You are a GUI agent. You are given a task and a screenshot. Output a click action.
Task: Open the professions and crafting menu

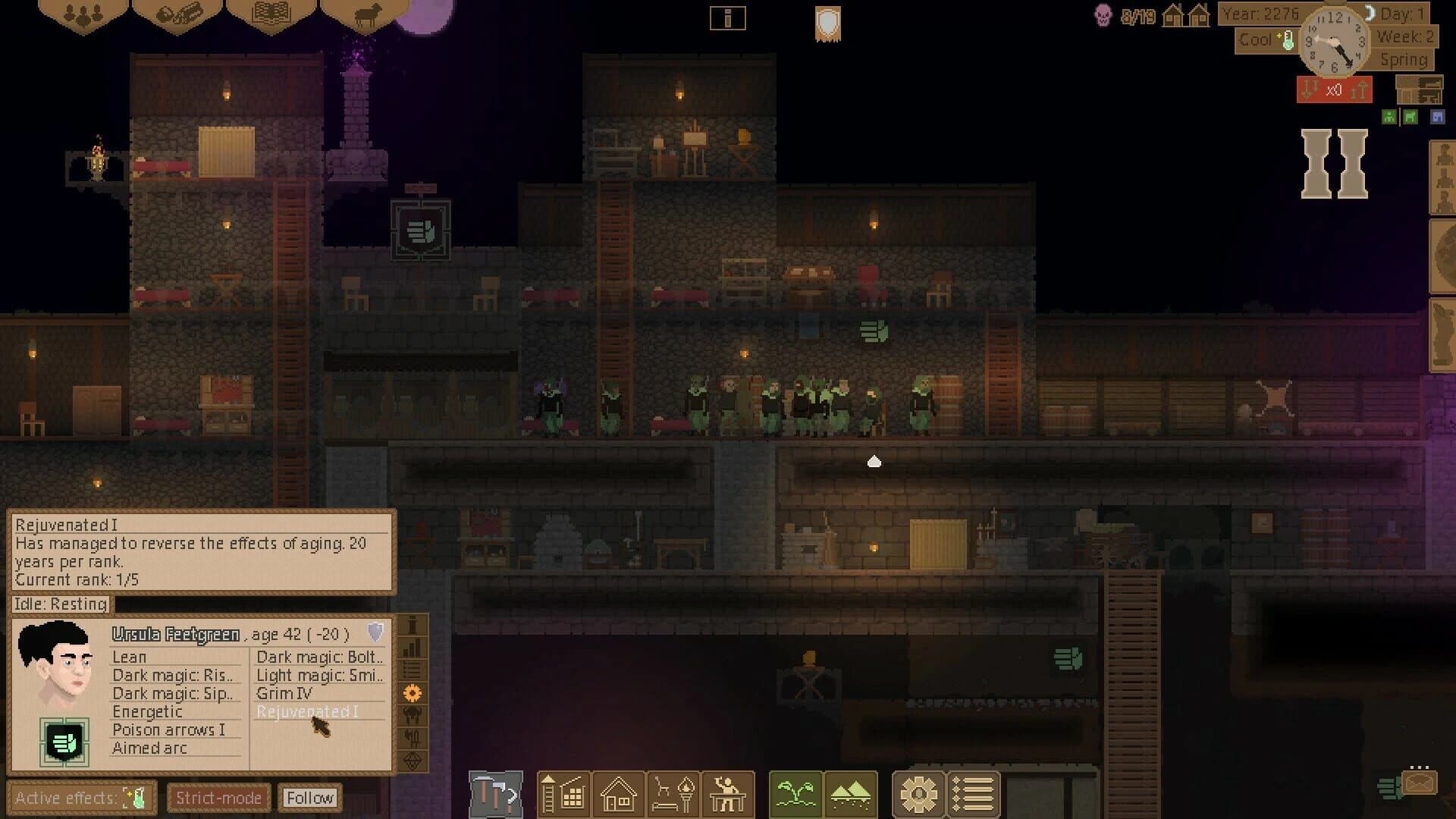tap(727, 794)
